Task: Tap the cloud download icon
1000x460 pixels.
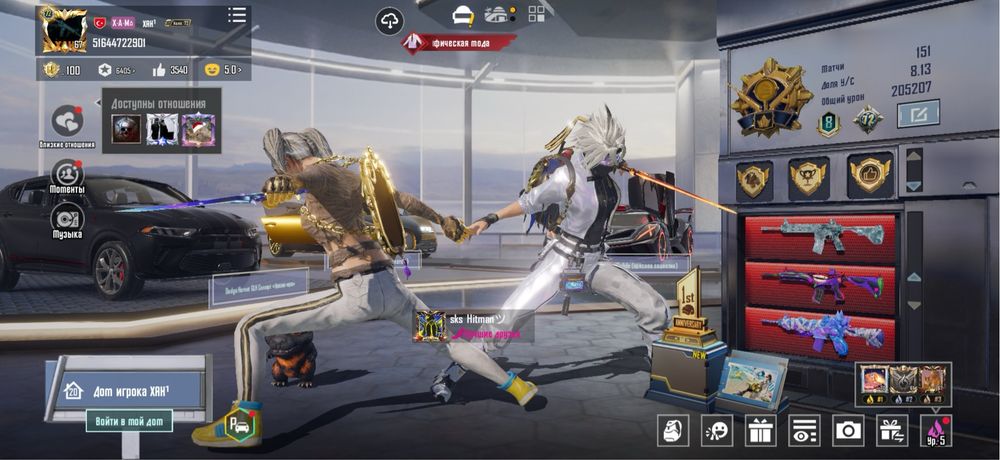Action: pyautogui.click(x=390, y=20)
